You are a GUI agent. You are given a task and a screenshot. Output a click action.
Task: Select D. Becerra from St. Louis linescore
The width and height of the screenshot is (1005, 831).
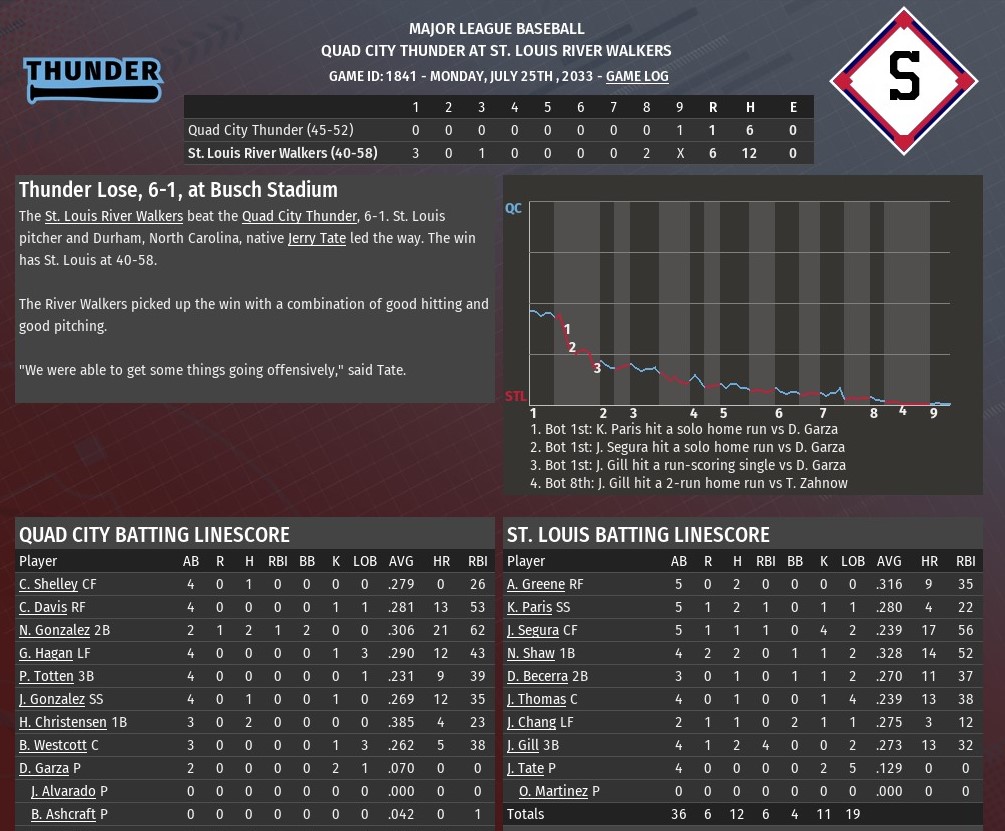point(538,676)
